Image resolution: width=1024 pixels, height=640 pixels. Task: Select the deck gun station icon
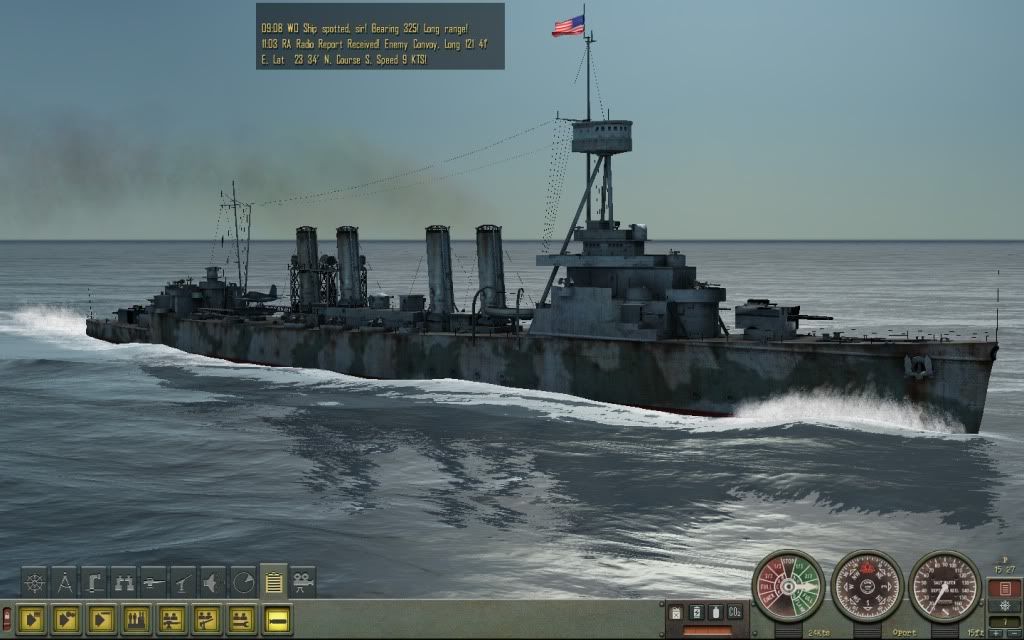point(153,582)
